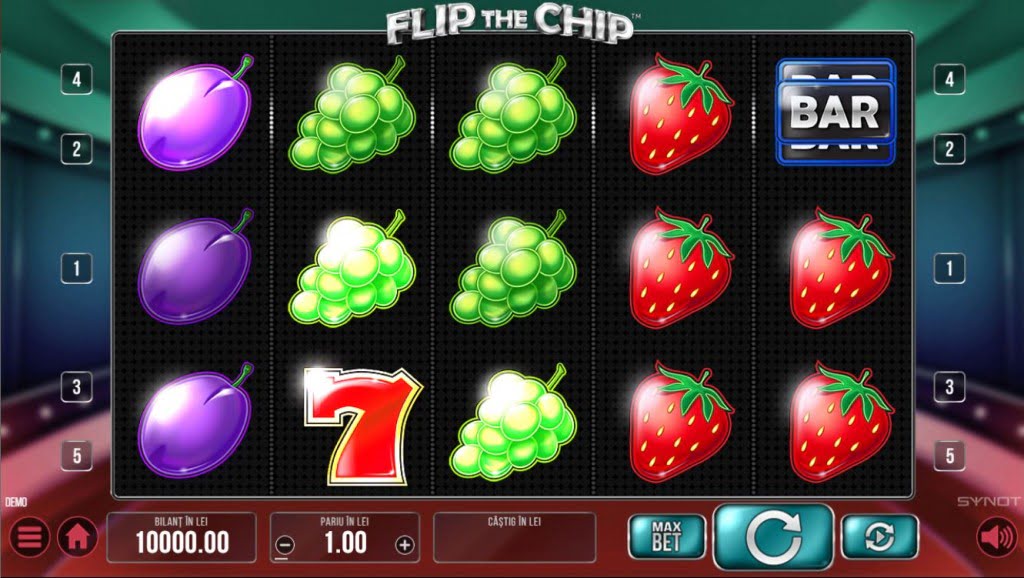
Task: Increase the bet with the plus button
Action: pos(404,545)
